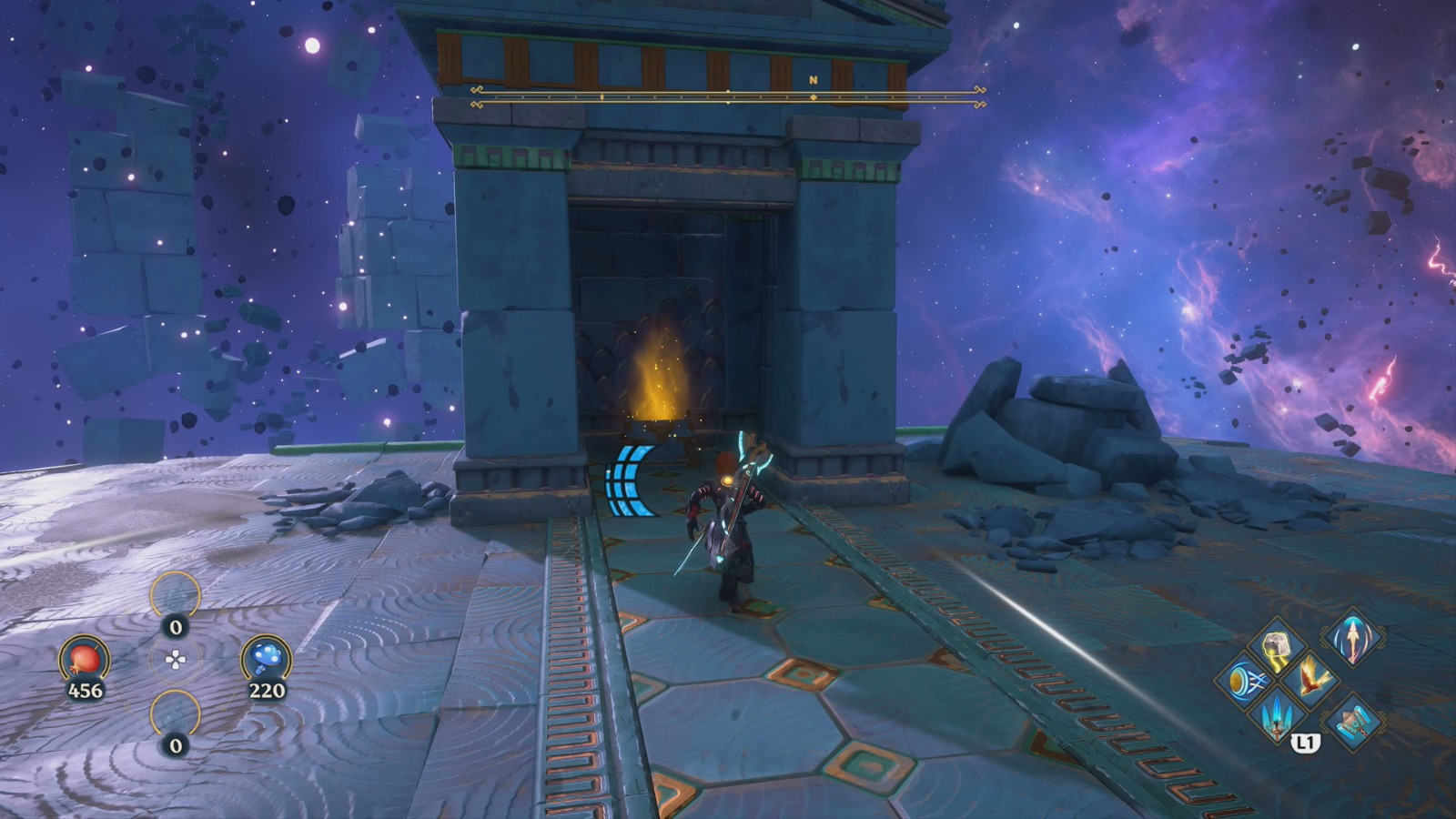This screenshot has width=1456, height=819.
Task: Select the Hephaistos's Hammer ability icon
Action: click(x=1353, y=723)
